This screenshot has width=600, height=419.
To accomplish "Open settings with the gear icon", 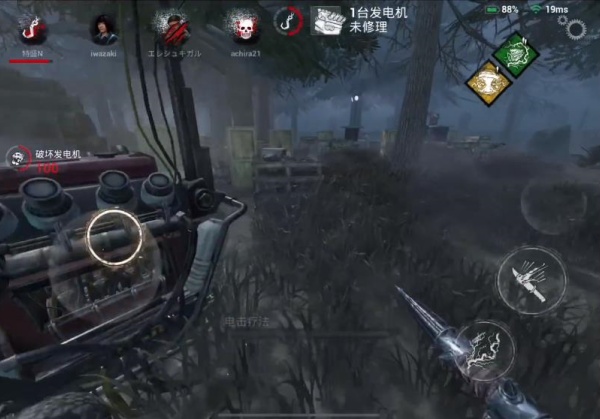I will click(577, 28).
